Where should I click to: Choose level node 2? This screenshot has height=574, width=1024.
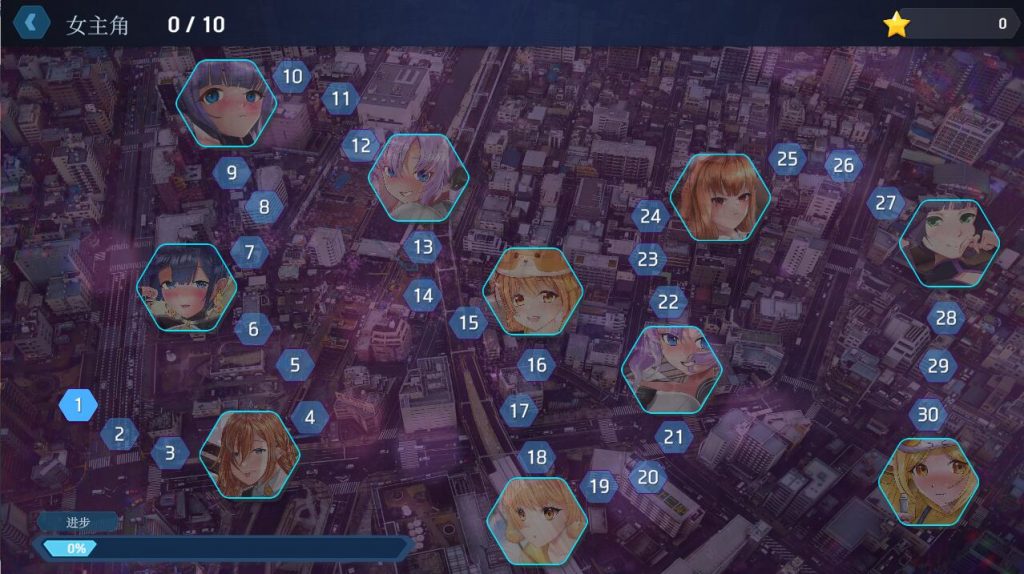pyautogui.click(x=120, y=434)
